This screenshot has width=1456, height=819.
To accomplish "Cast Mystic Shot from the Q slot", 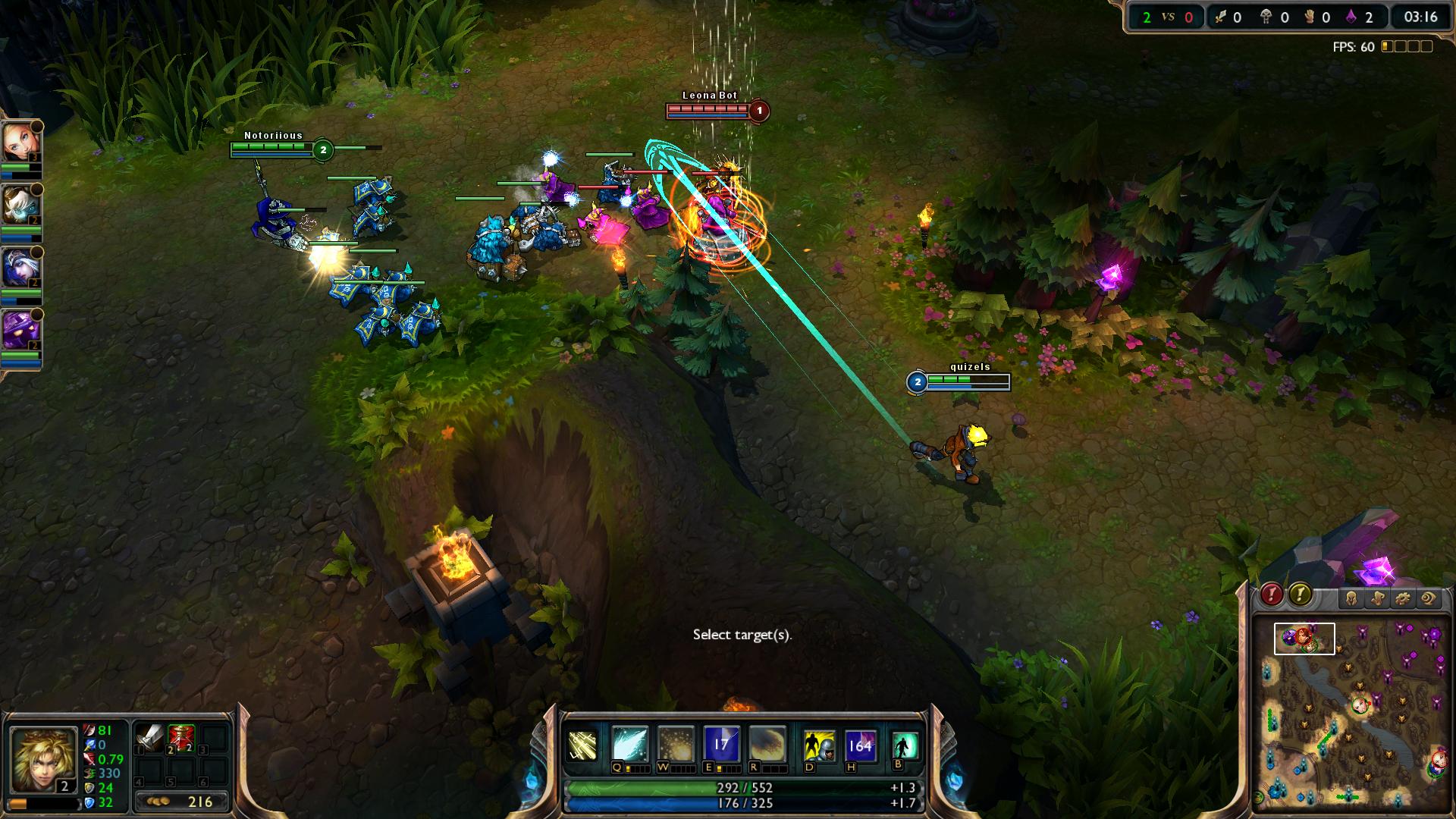I will [x=630, y=745].
